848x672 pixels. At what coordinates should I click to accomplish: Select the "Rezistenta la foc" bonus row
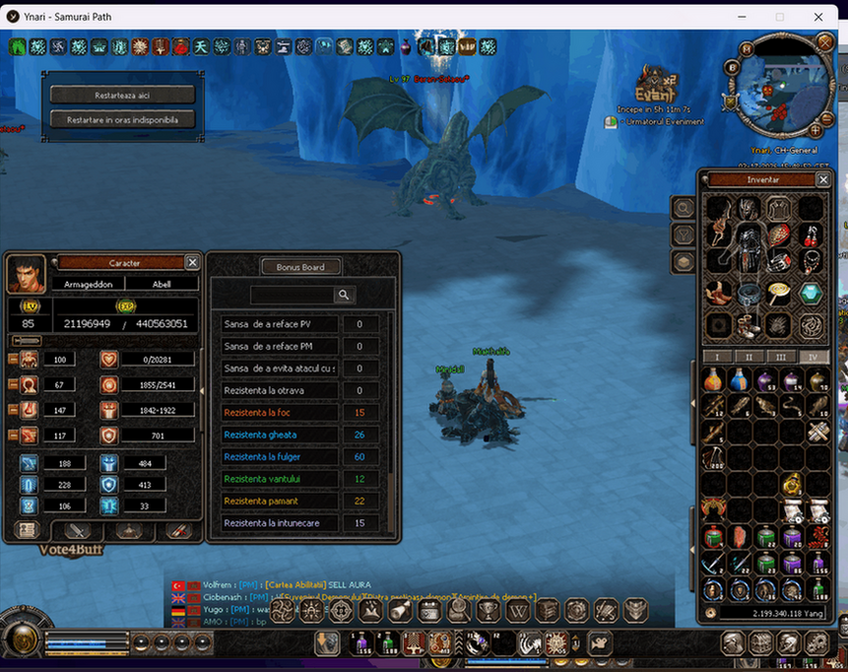[x=281, y=413]
